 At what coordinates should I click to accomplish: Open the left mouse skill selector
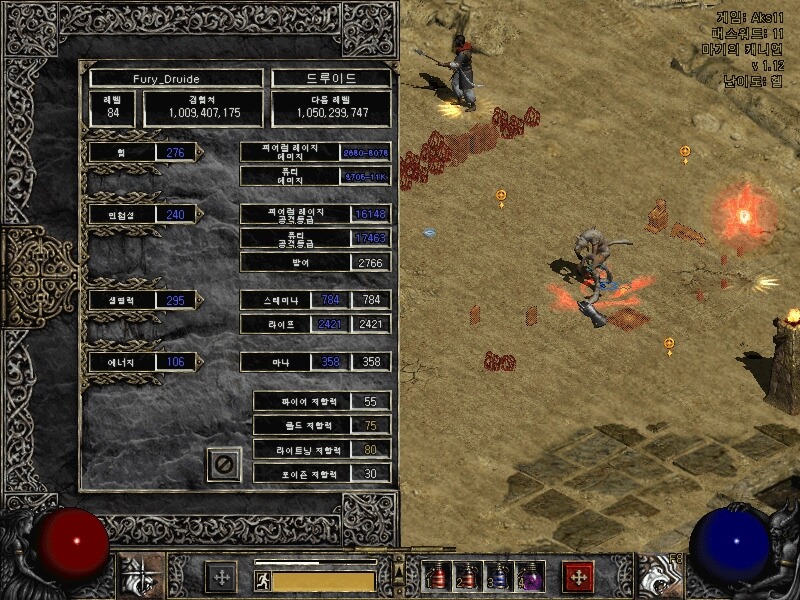(141, 577)
